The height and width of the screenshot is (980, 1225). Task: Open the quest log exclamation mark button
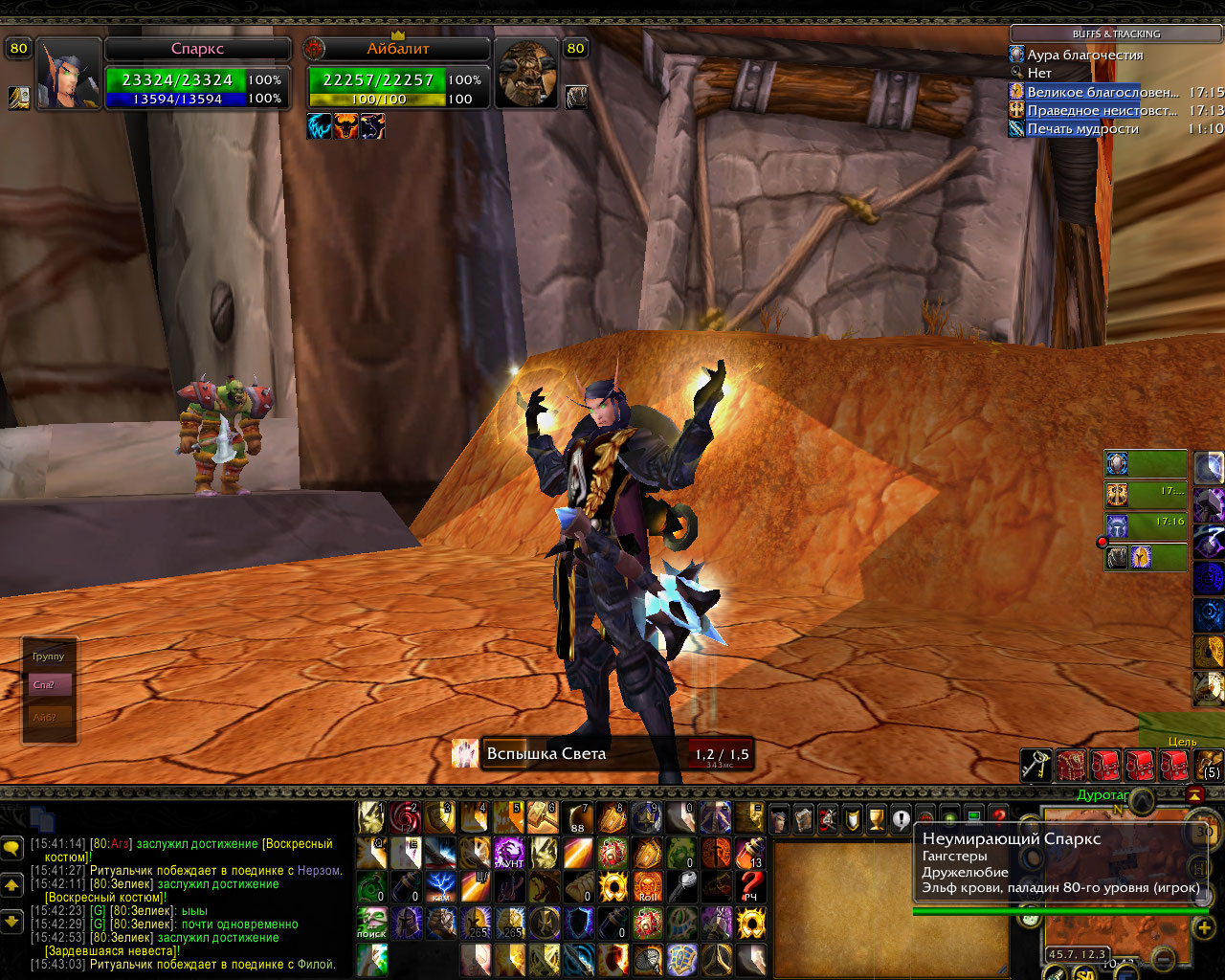(901, 819)
